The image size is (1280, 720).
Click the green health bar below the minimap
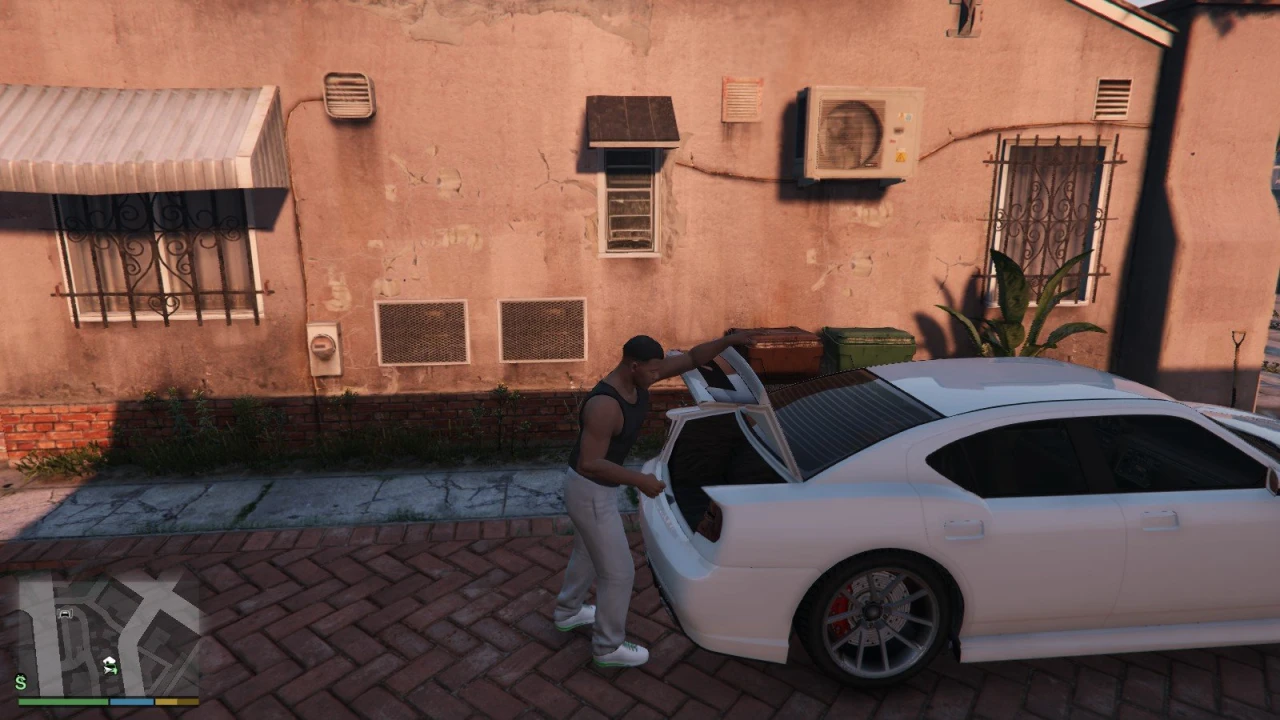pos(62,700)
